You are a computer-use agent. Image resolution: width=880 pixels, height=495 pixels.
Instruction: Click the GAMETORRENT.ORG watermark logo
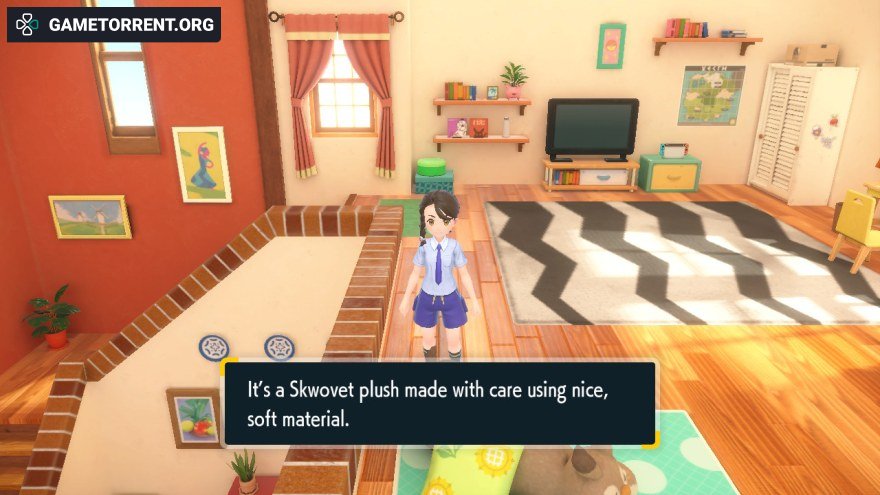[x=113, y=24]
